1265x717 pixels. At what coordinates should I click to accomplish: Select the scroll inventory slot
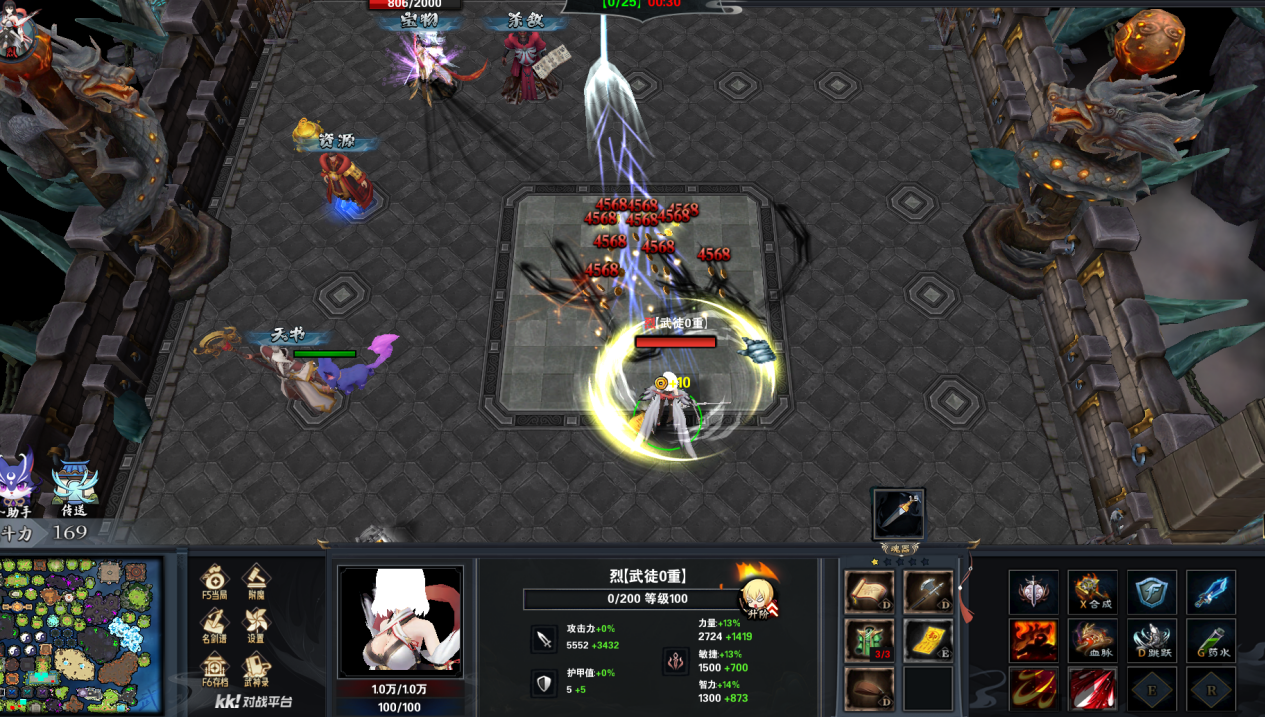tap(868, 592)
